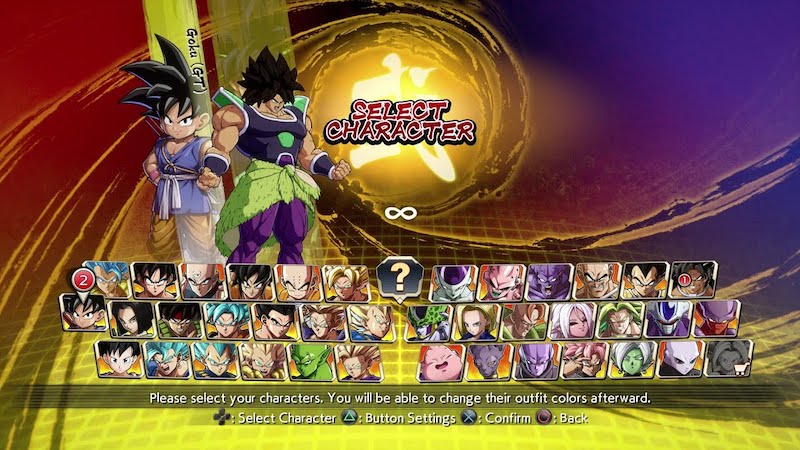Choose the green Piccolo portrait
This screenshot has height=450, width=800.
(x=310, y=360)
